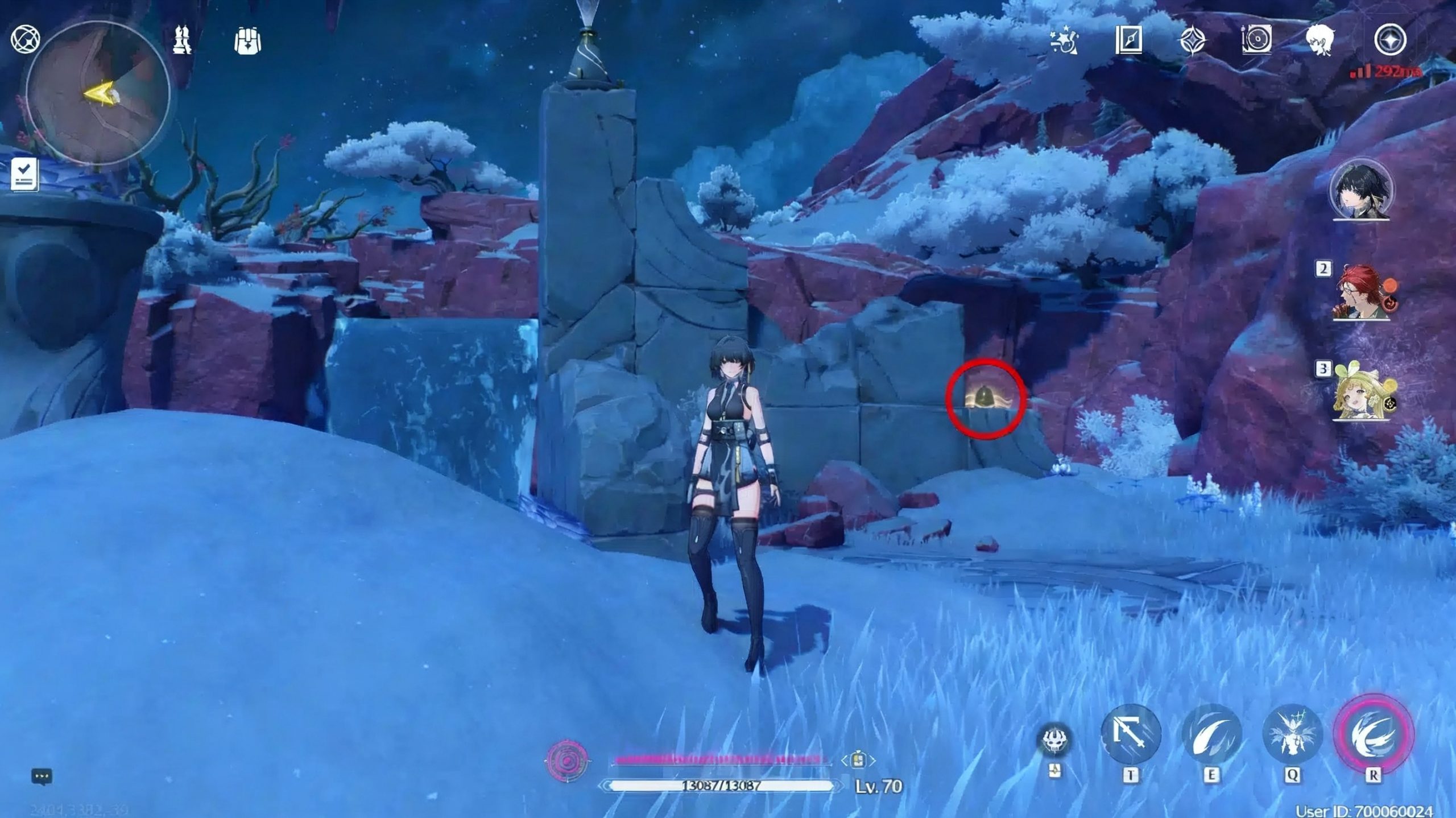Open the terminal menu globe icon

[25, 40]
